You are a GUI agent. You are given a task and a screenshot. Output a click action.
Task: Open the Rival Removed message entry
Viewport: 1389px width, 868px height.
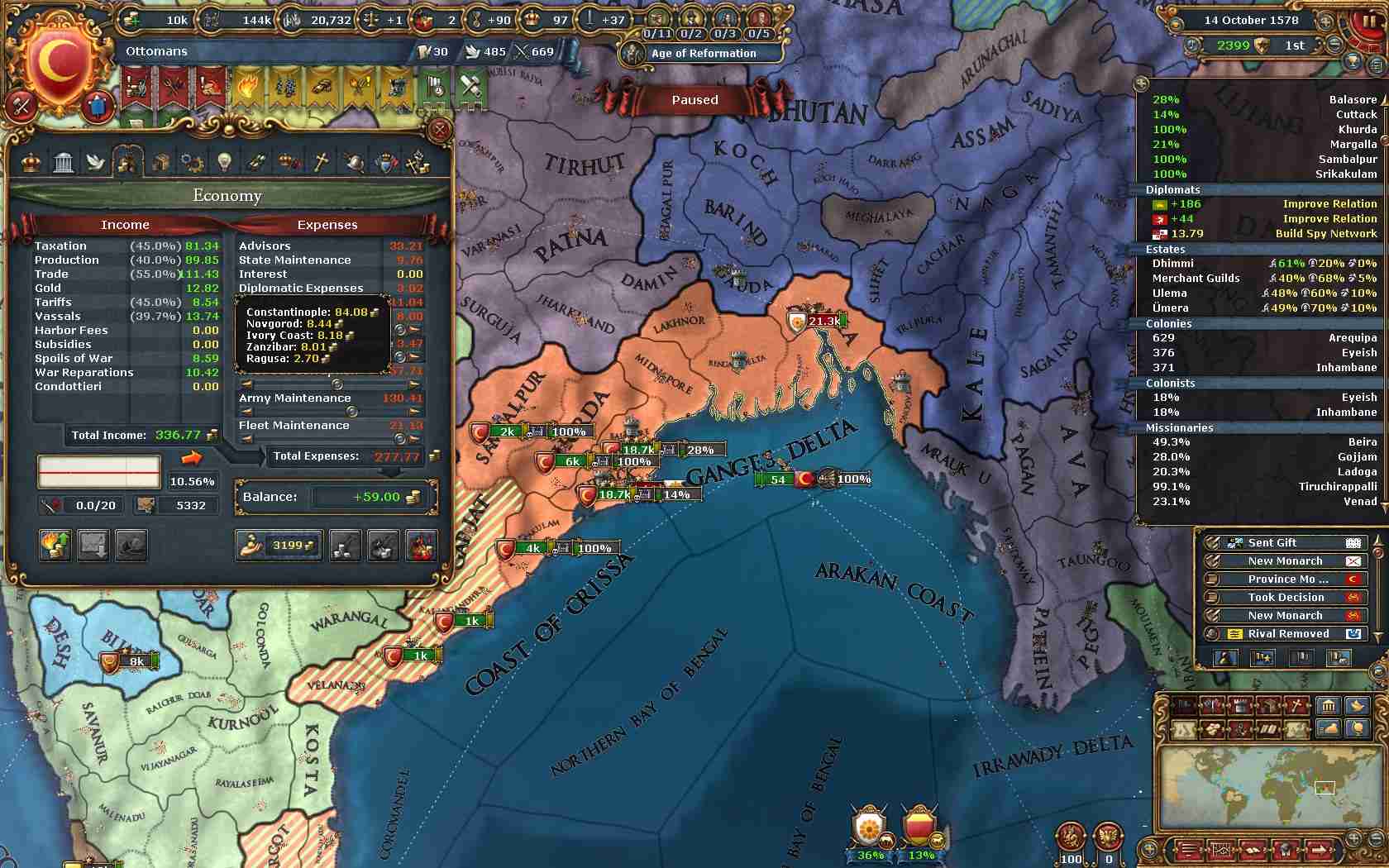pyautogui.click(x=1285, y=634)
